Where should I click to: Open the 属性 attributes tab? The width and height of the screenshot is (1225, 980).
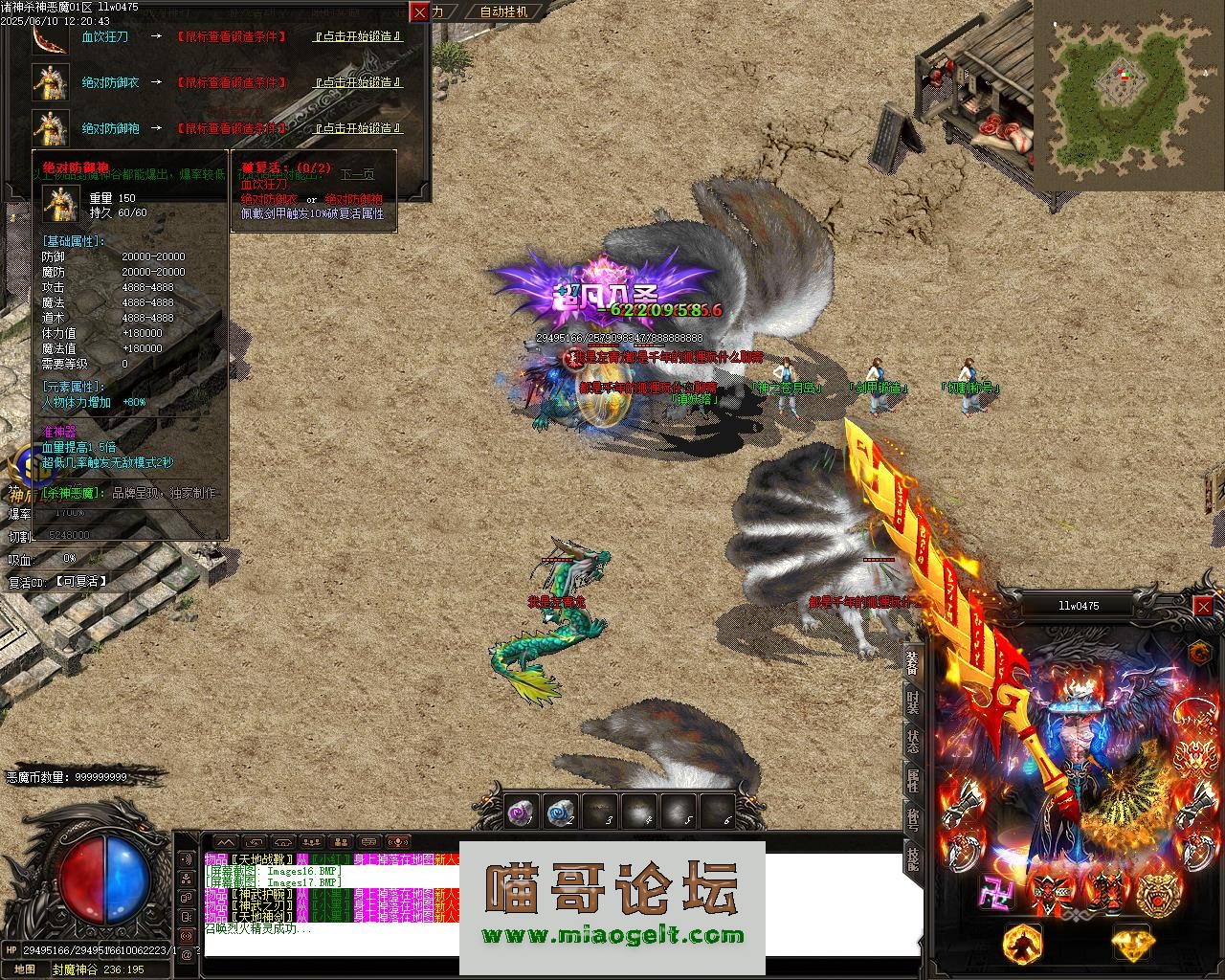pyautogui.click(x=913, y=780)
